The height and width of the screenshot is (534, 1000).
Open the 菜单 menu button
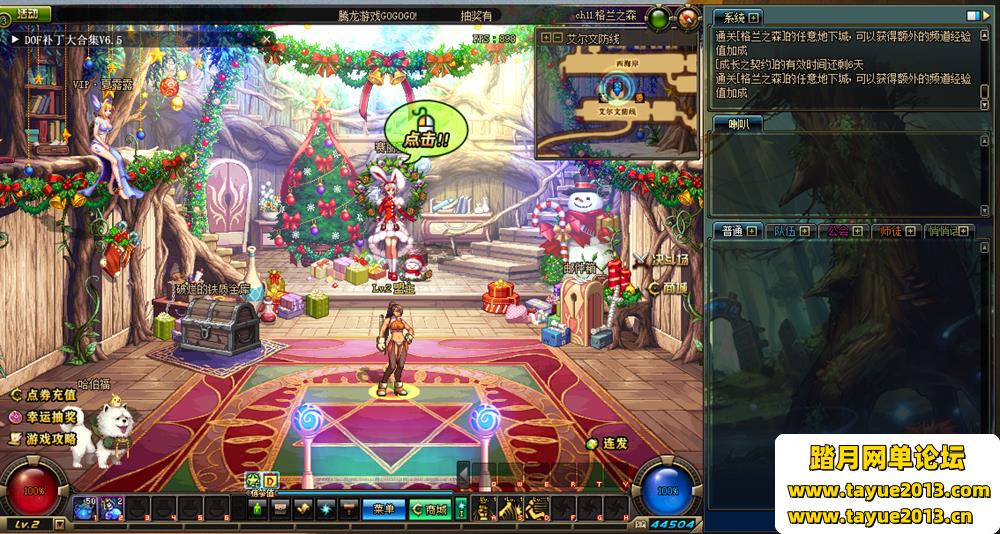tap(383, 509)
